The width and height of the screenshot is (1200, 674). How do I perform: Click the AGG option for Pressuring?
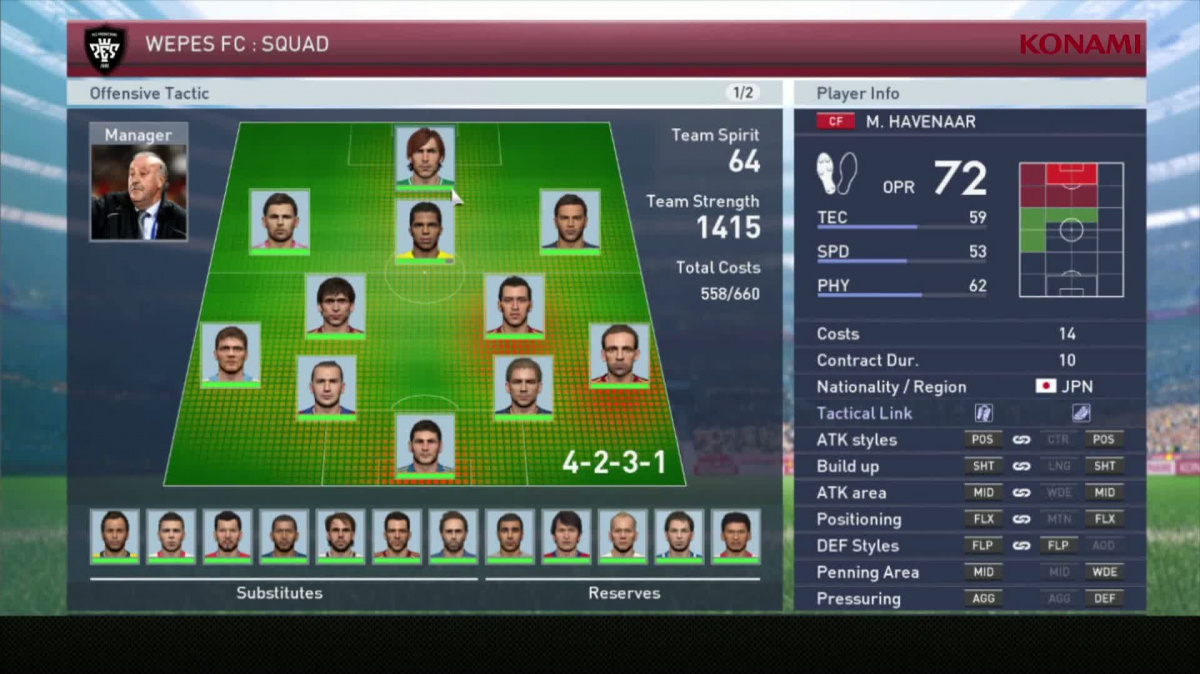(983, 599)
